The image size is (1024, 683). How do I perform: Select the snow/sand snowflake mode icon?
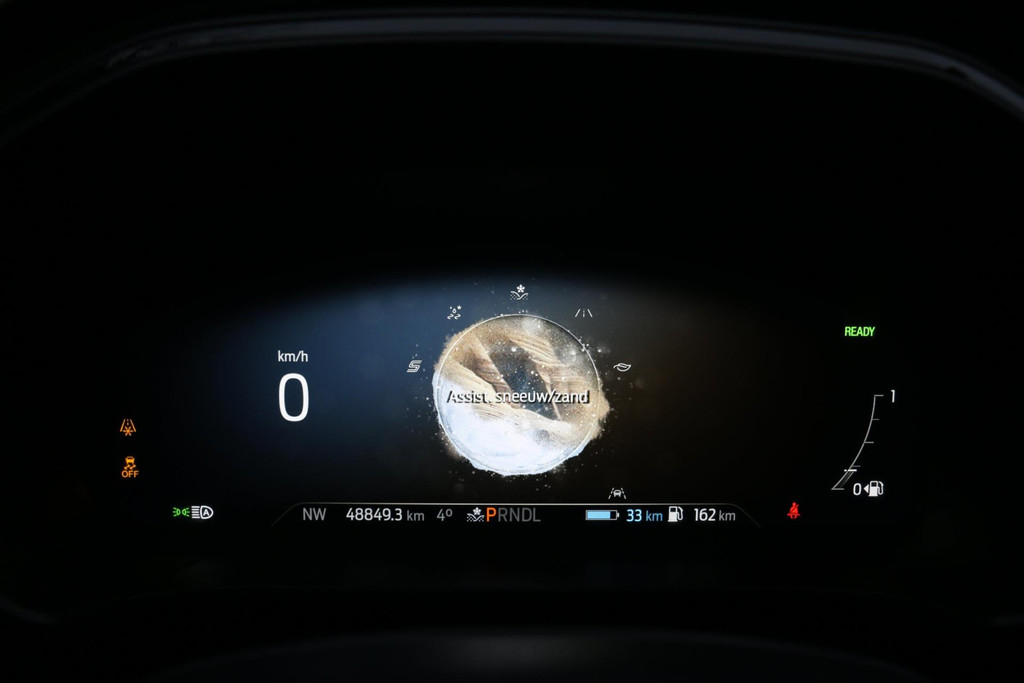point(519,292)
